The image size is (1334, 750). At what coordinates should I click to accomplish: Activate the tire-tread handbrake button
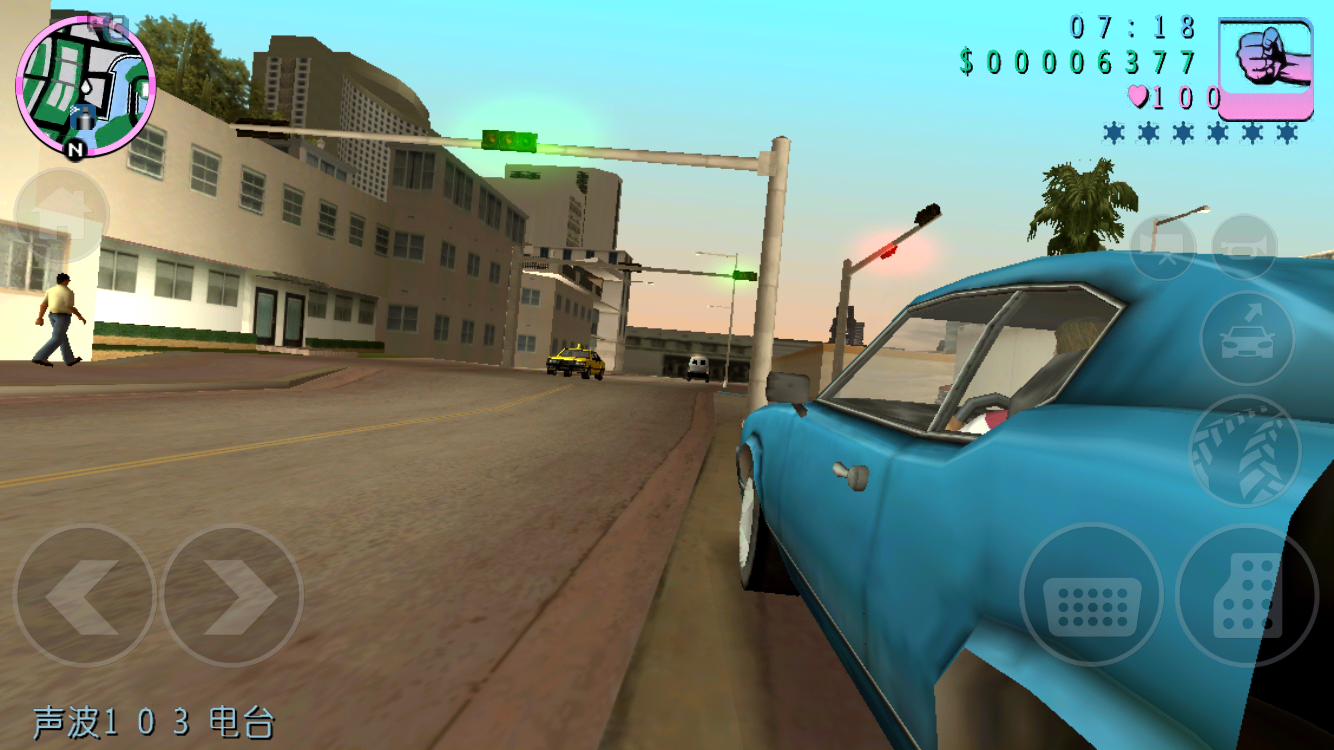click(1245, 451)
